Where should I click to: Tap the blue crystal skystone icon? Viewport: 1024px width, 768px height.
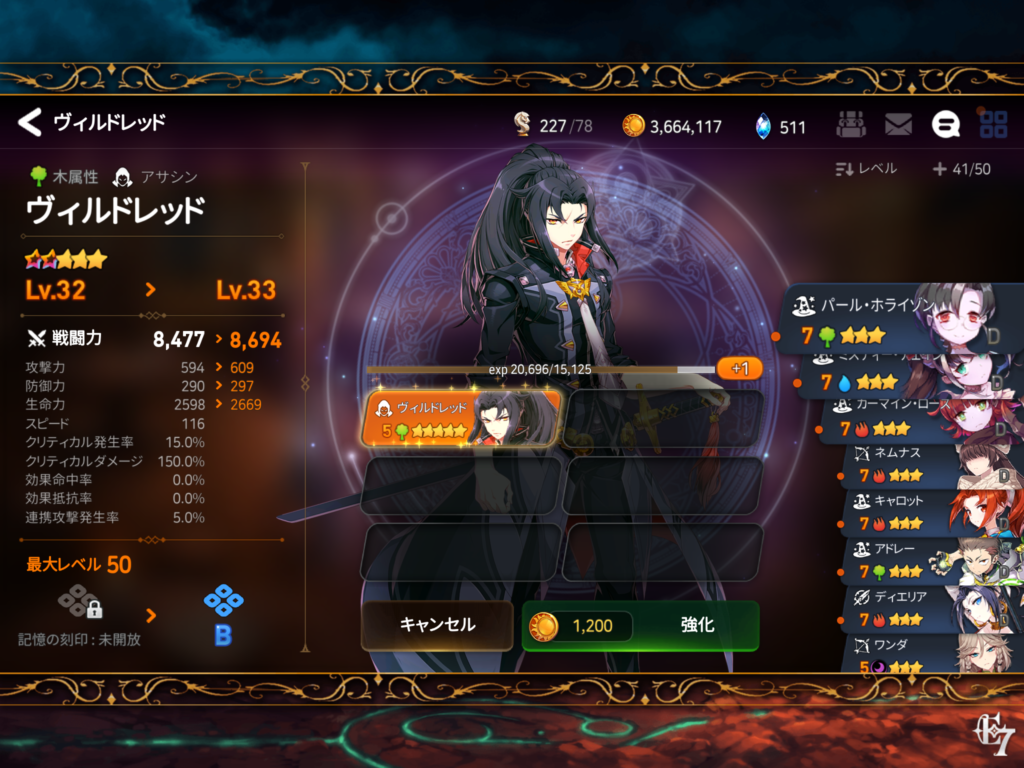(763, 126)
